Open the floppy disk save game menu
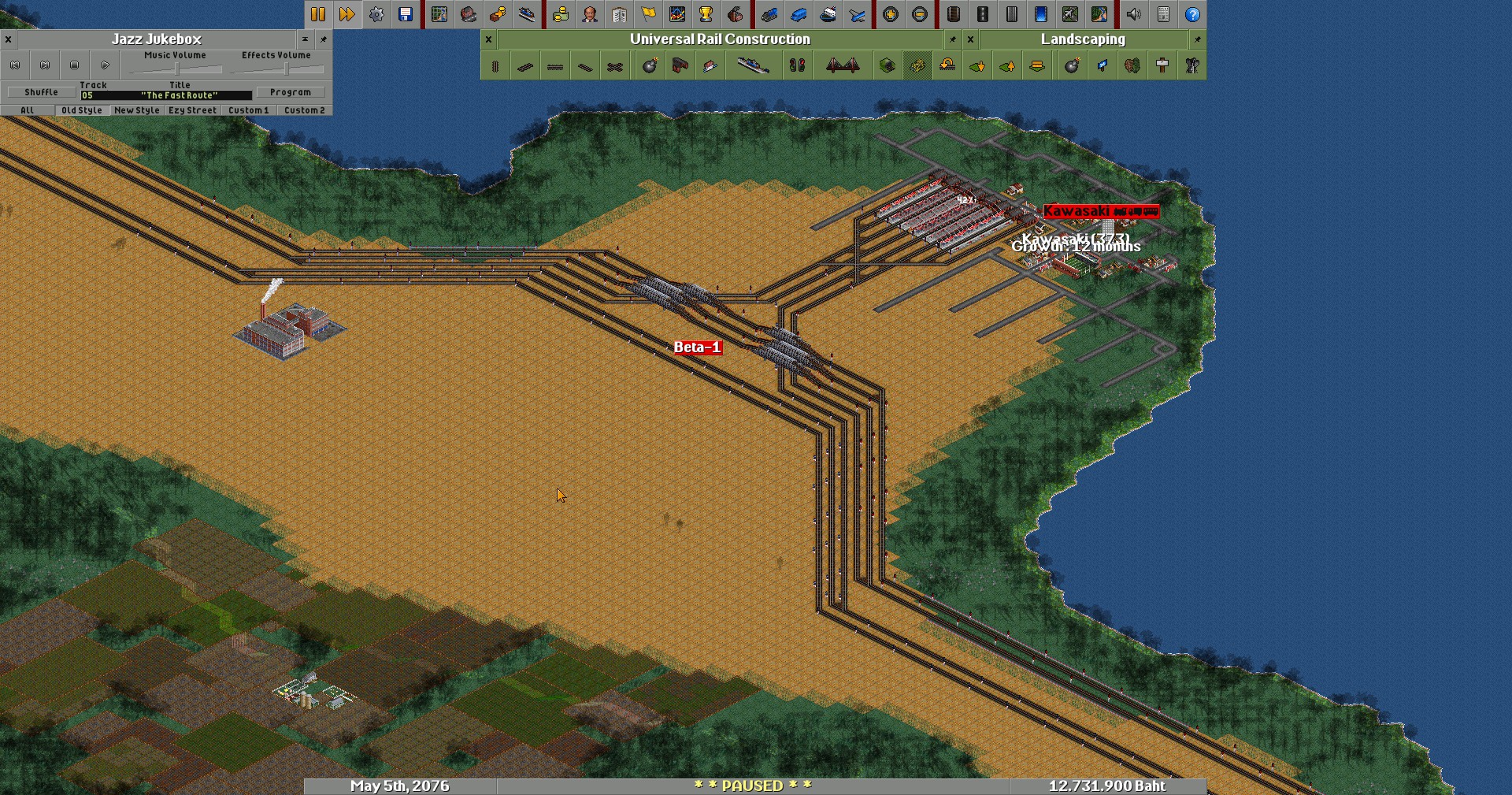 tap(406, 14)
